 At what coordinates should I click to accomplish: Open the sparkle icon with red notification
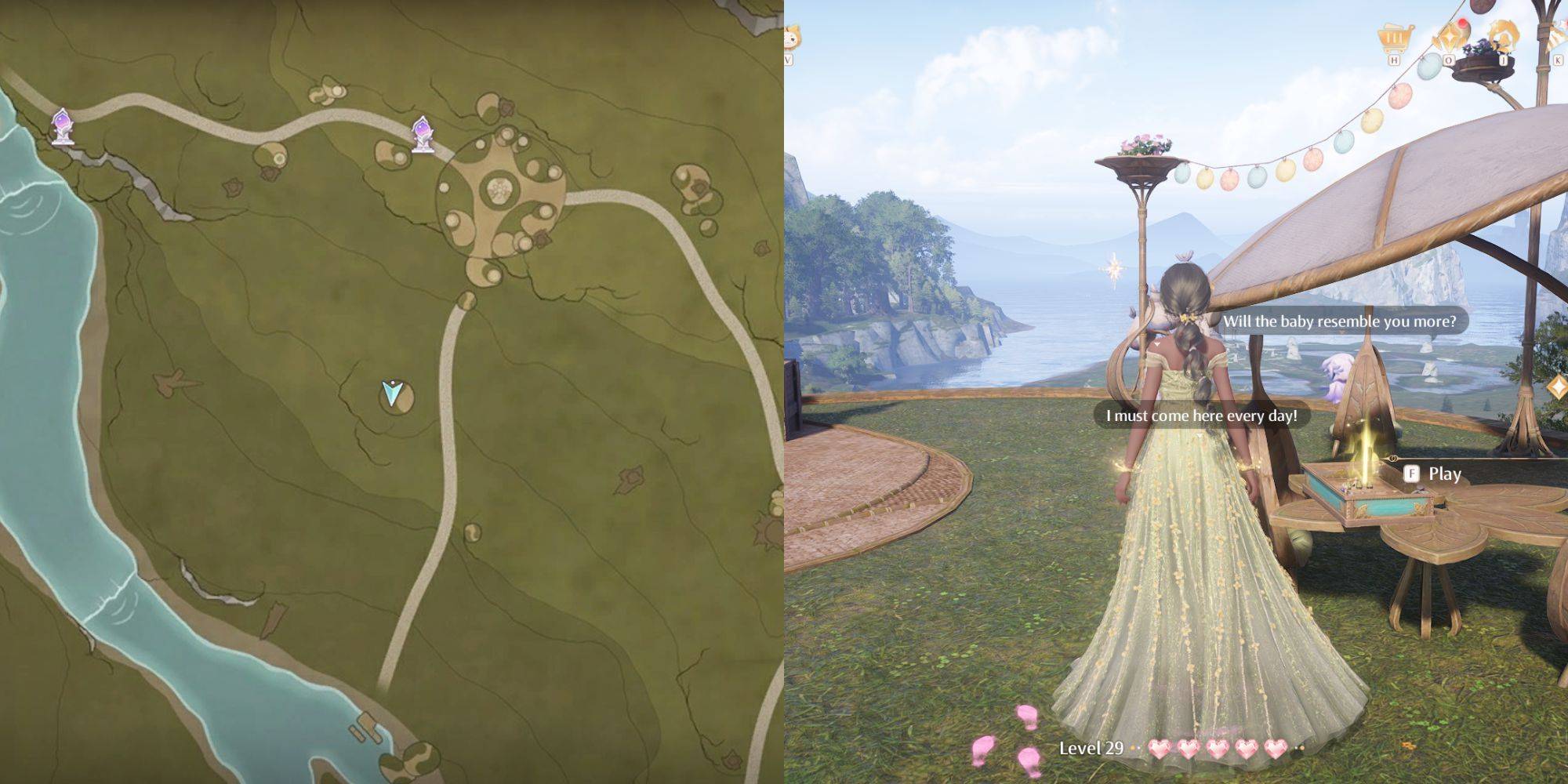1450,37
